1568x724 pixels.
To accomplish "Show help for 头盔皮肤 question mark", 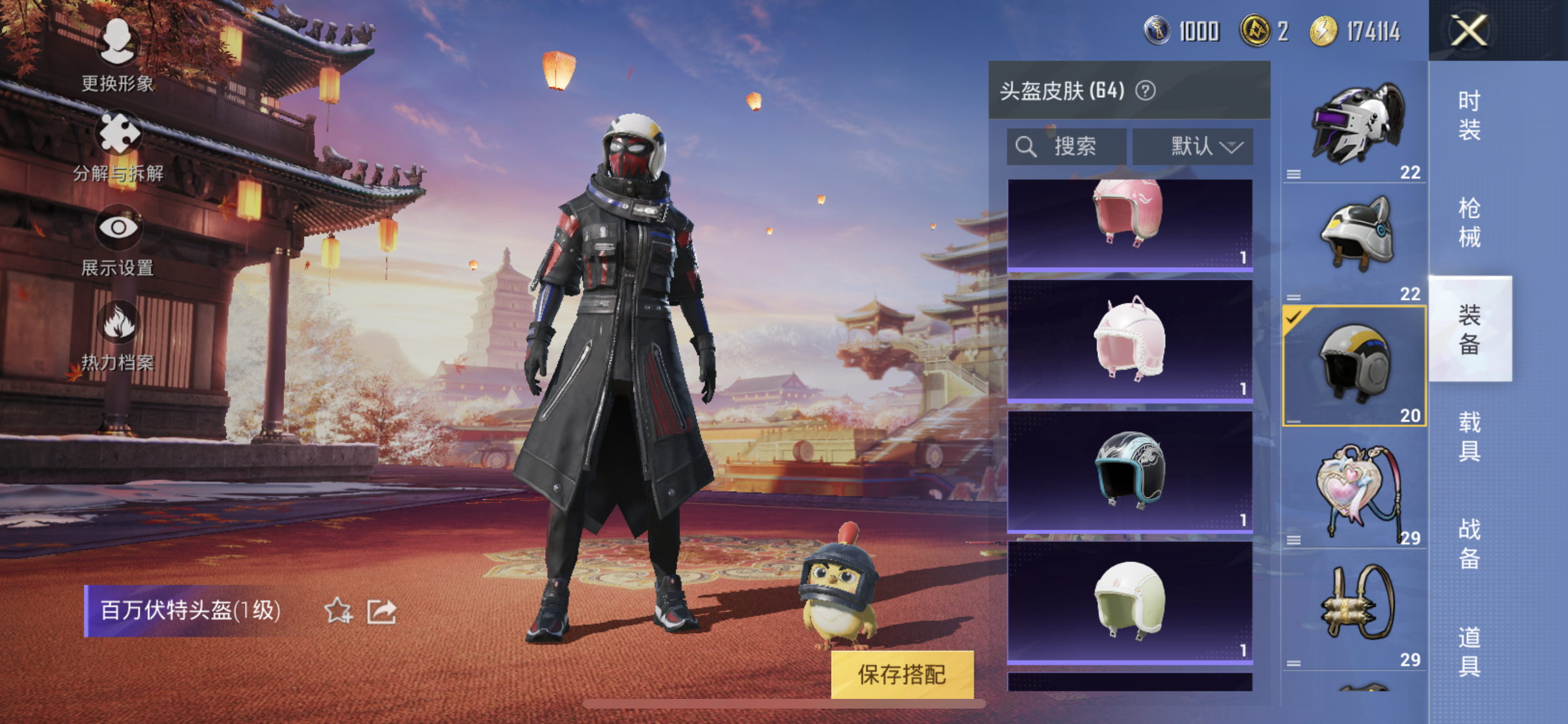I will (1145, 91).
